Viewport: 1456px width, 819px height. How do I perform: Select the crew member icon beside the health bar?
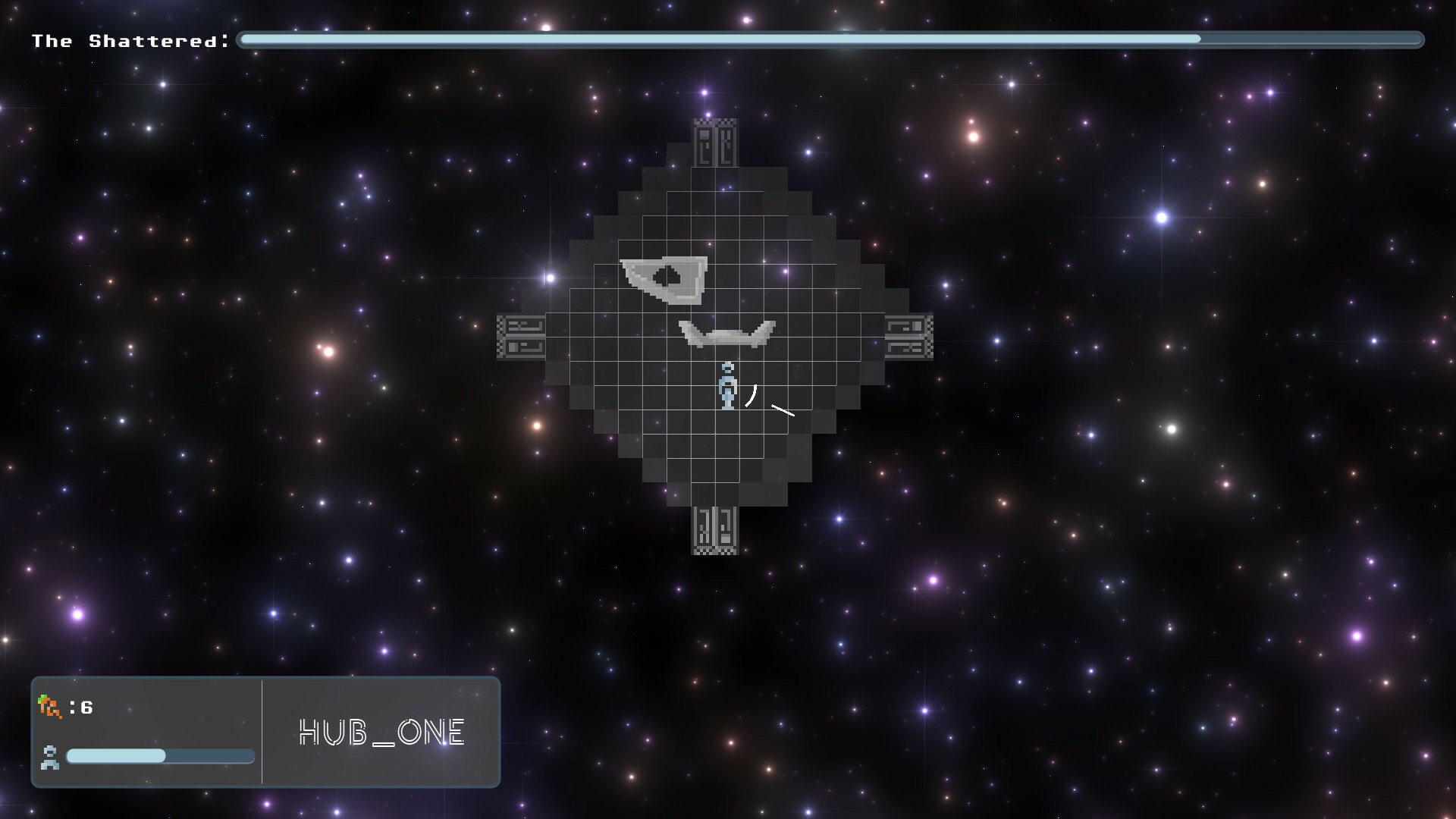tap(49, 757)
